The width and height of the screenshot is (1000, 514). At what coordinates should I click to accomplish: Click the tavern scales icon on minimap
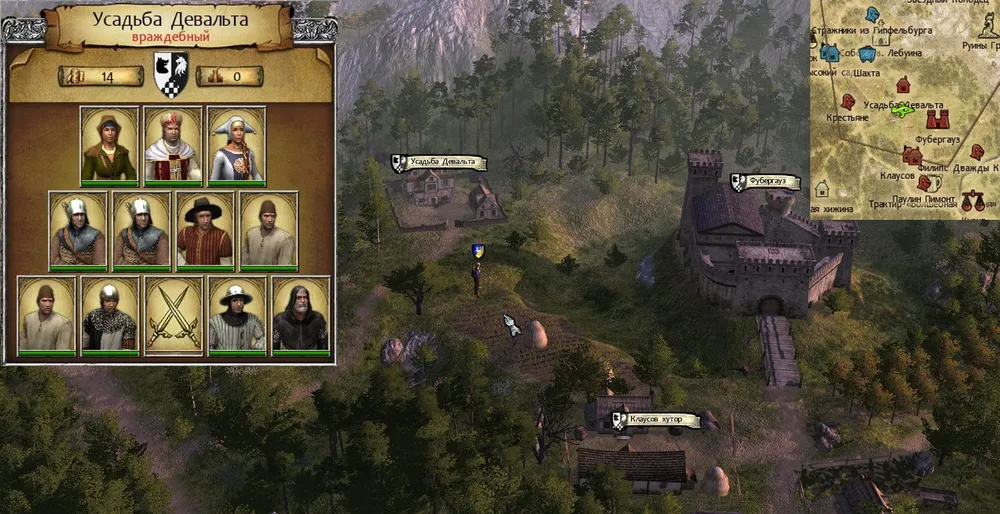tap(971, 201)
